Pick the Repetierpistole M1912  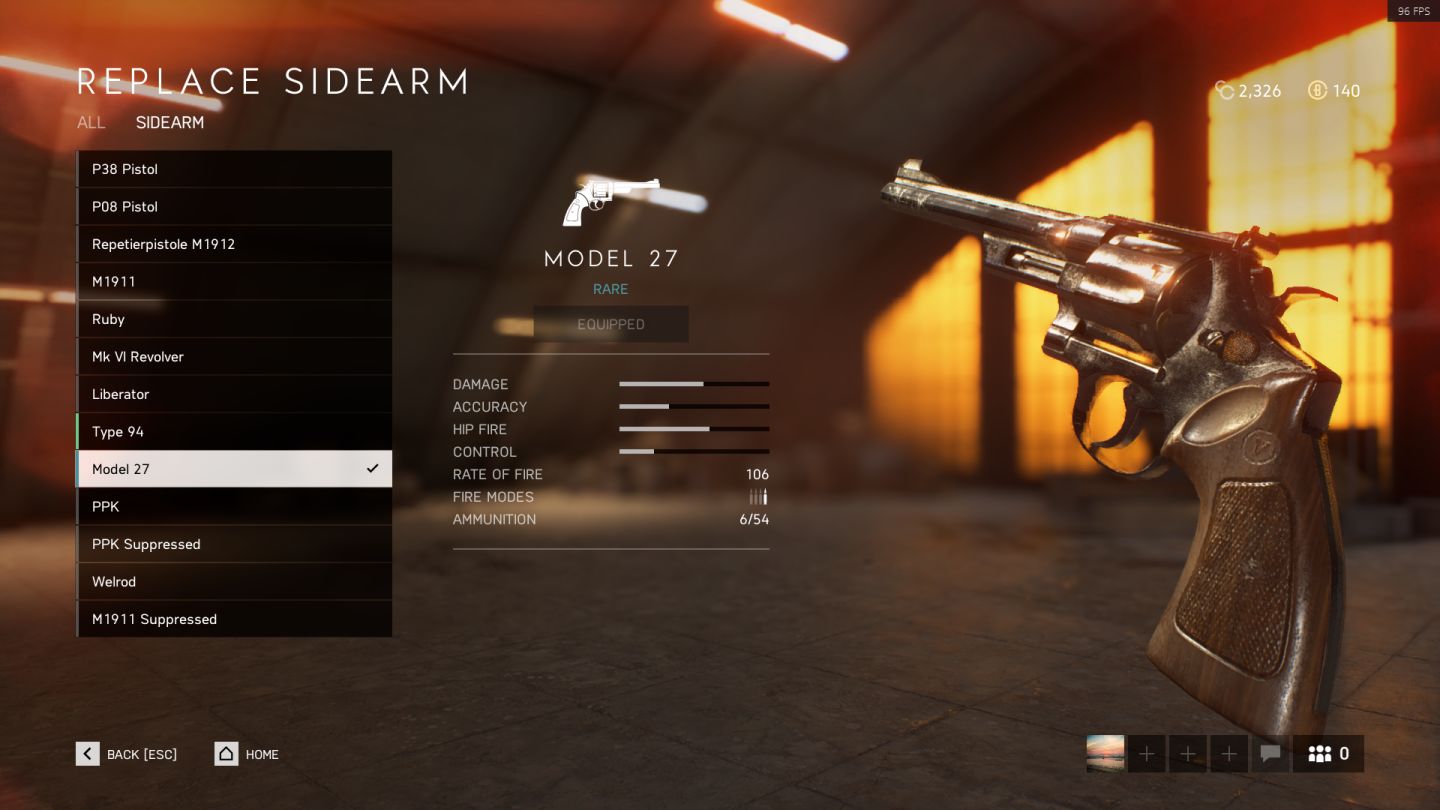coord(234,244)
